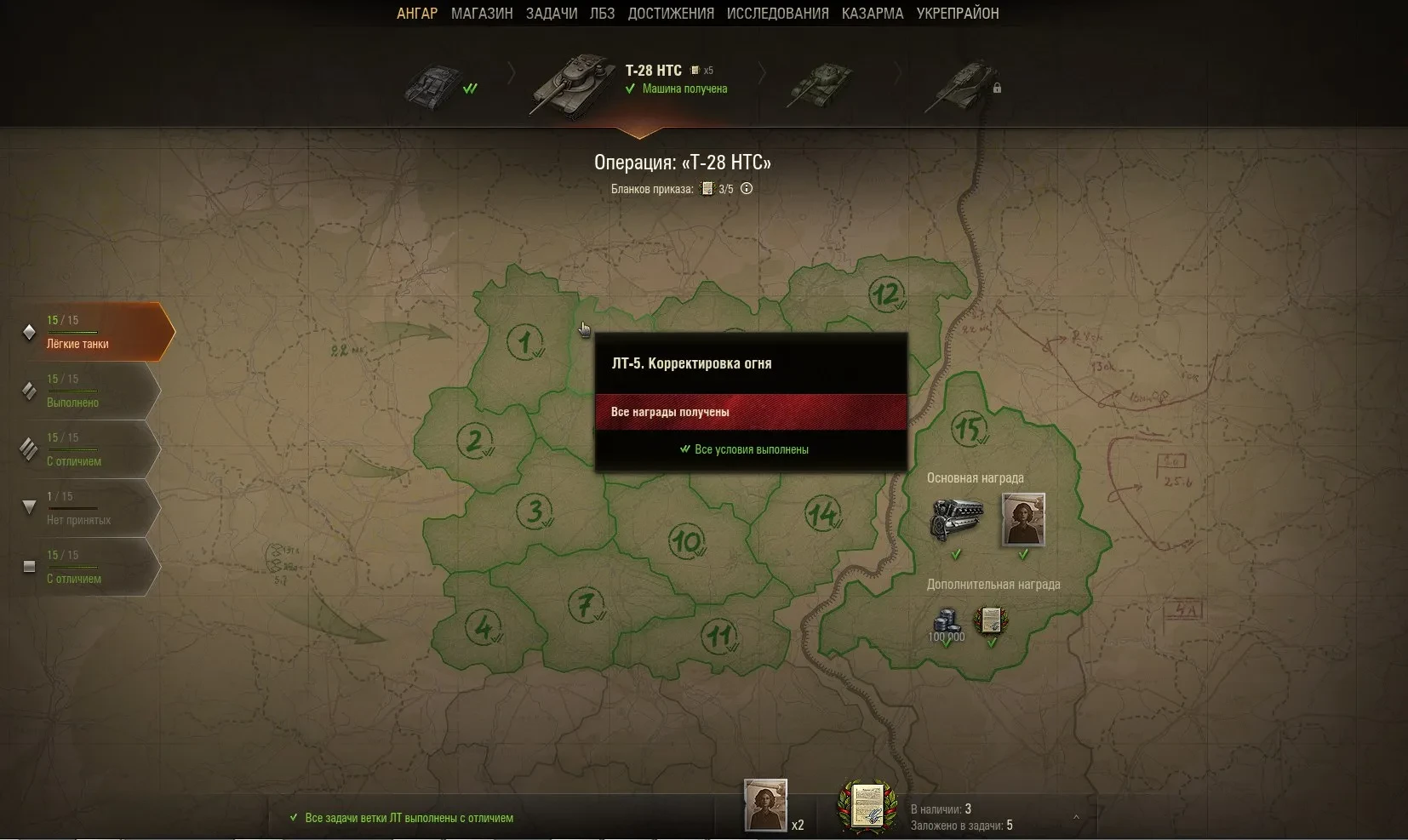Go to the МАГАЗИН store

coord(482,14)
